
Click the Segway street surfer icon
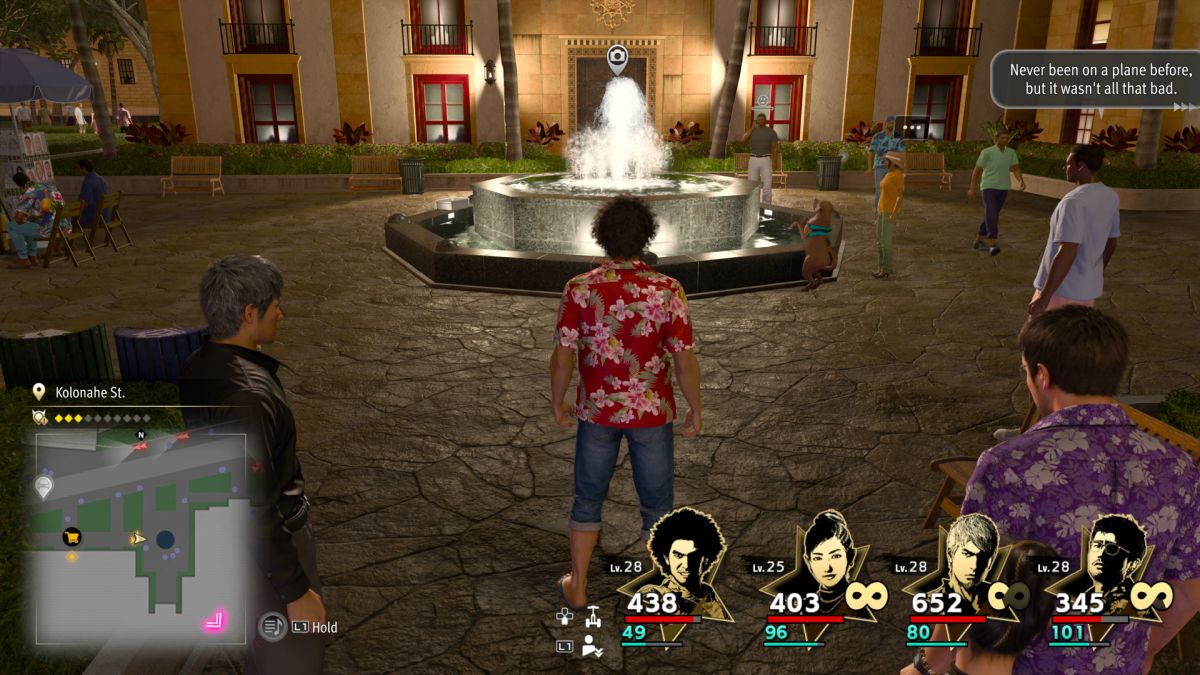(x=594, y=616)
